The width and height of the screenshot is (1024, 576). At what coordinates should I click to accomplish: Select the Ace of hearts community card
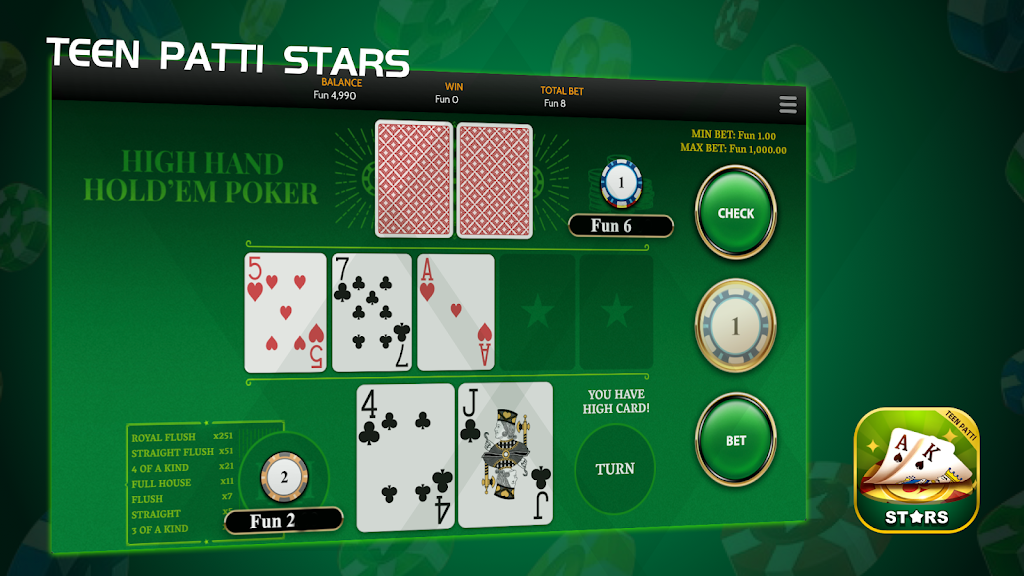pyautogui.click(x=456, y=312)
